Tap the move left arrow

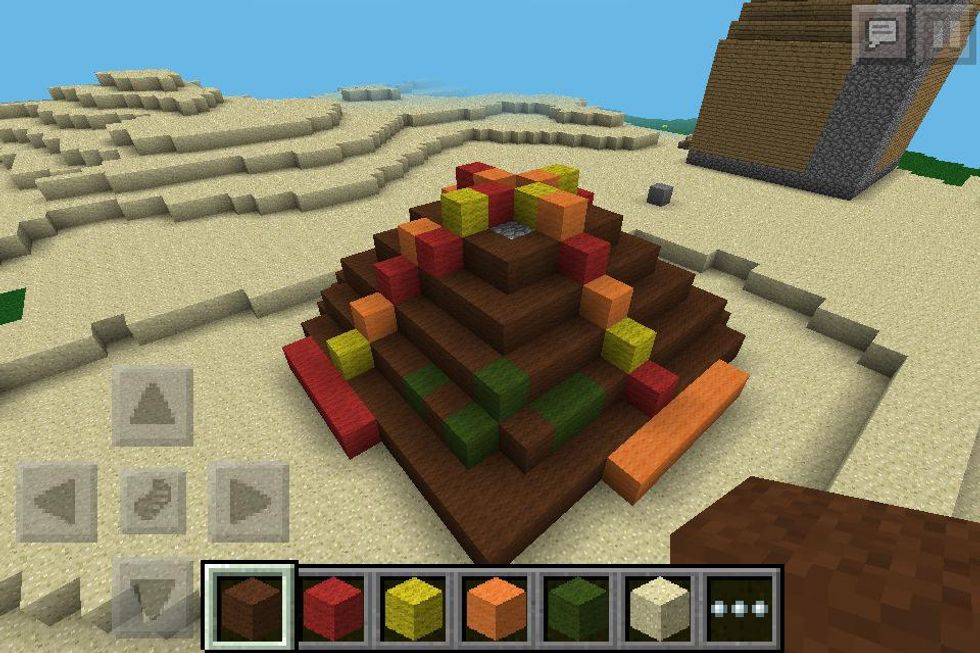pyautogui.click(x=57, y=501)
